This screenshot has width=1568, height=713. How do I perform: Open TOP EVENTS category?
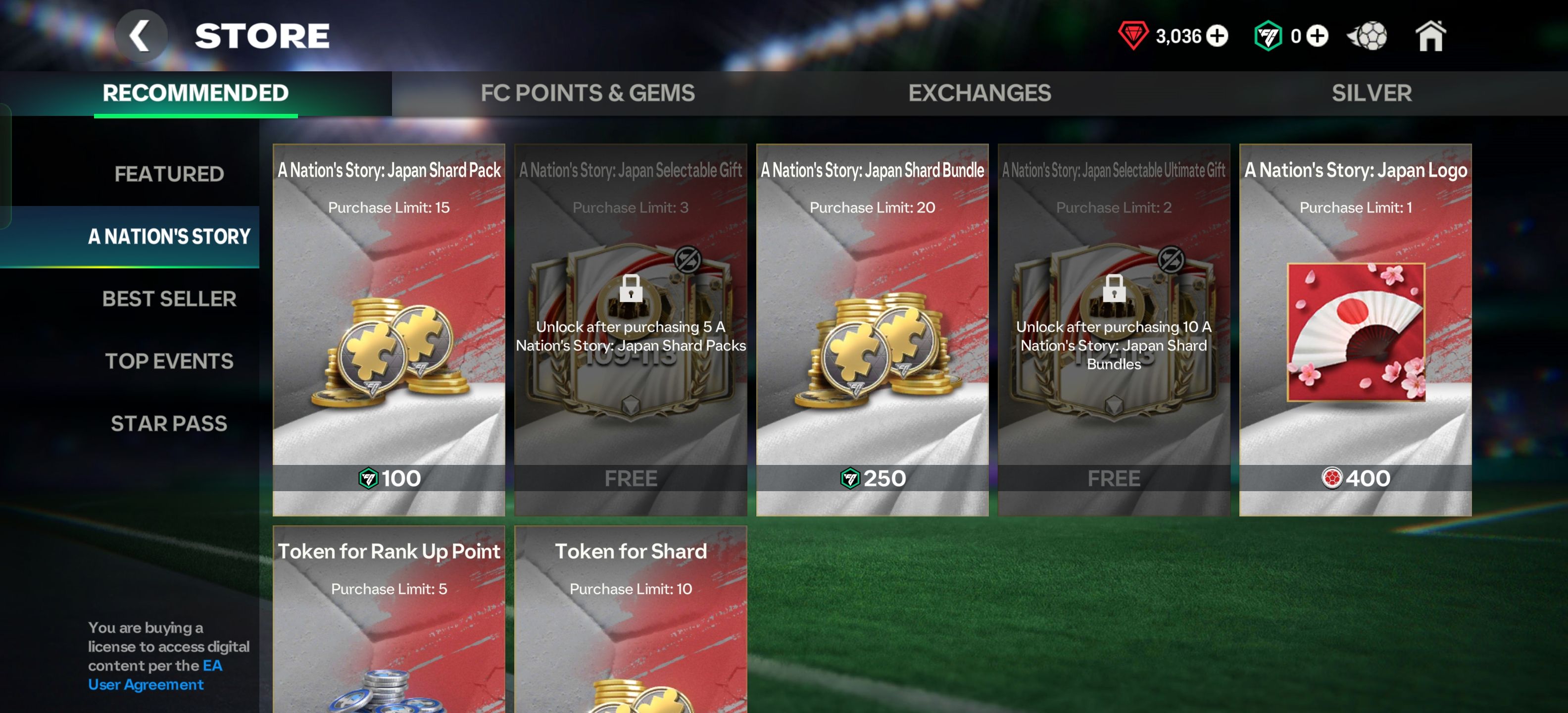168,361
